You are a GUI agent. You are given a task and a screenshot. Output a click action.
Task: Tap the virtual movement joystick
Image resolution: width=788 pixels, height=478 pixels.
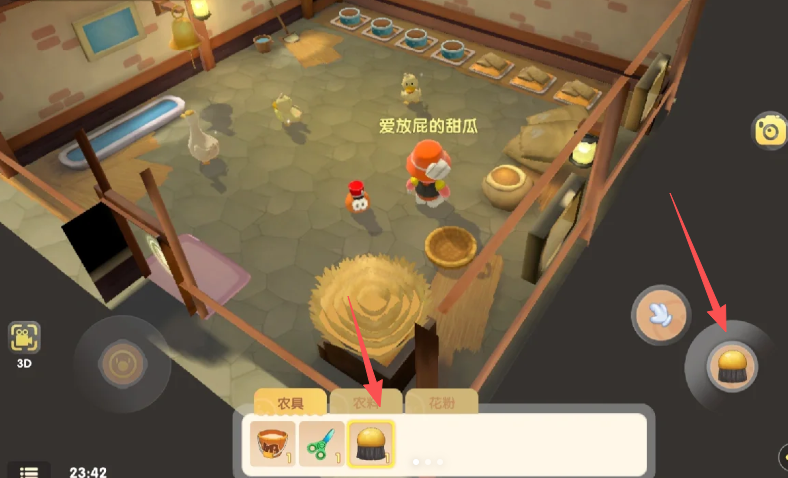(x=124, y=360)
